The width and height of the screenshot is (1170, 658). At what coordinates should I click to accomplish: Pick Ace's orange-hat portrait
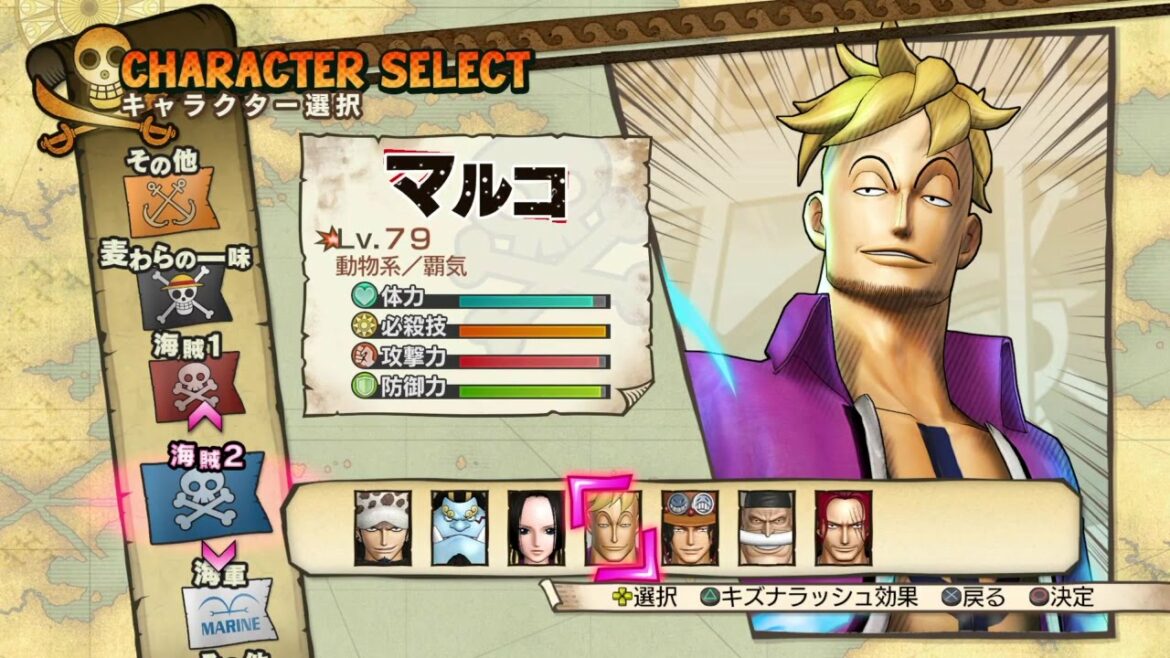tap(690, 528)
